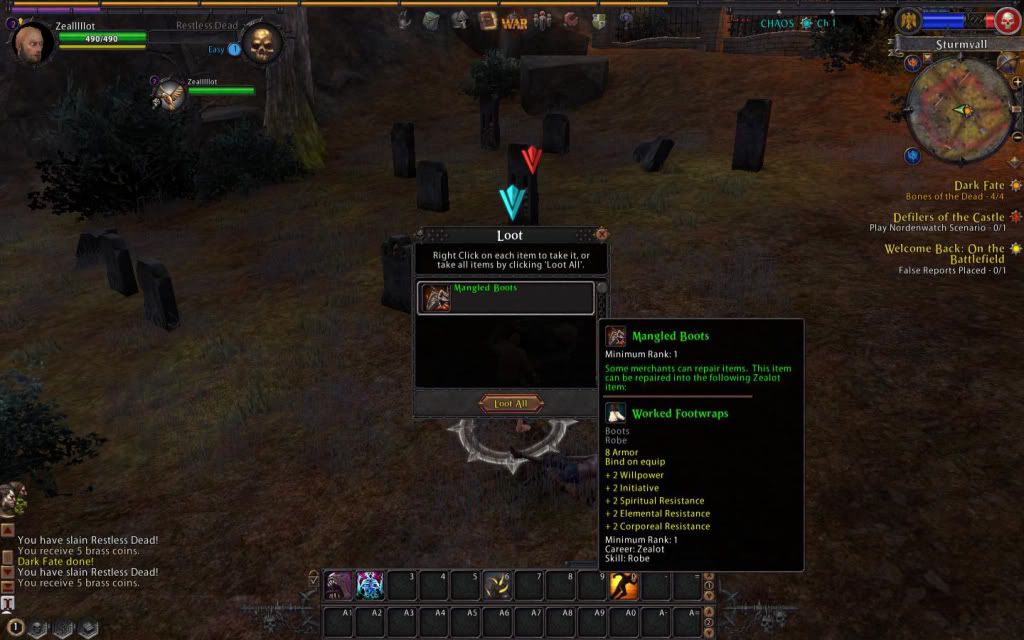Open the helmet character icon in top menu
This screenshot has width=1024, height=640.
460,20
